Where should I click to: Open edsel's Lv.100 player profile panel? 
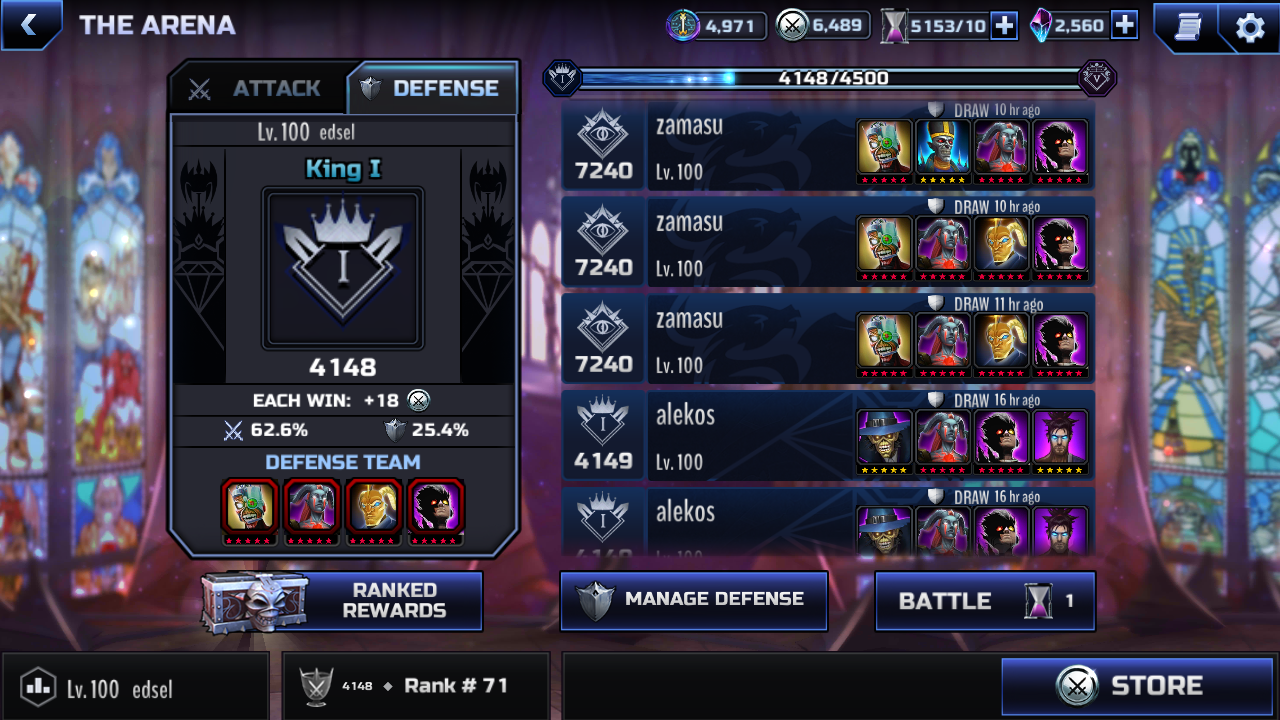coord(135,687)
